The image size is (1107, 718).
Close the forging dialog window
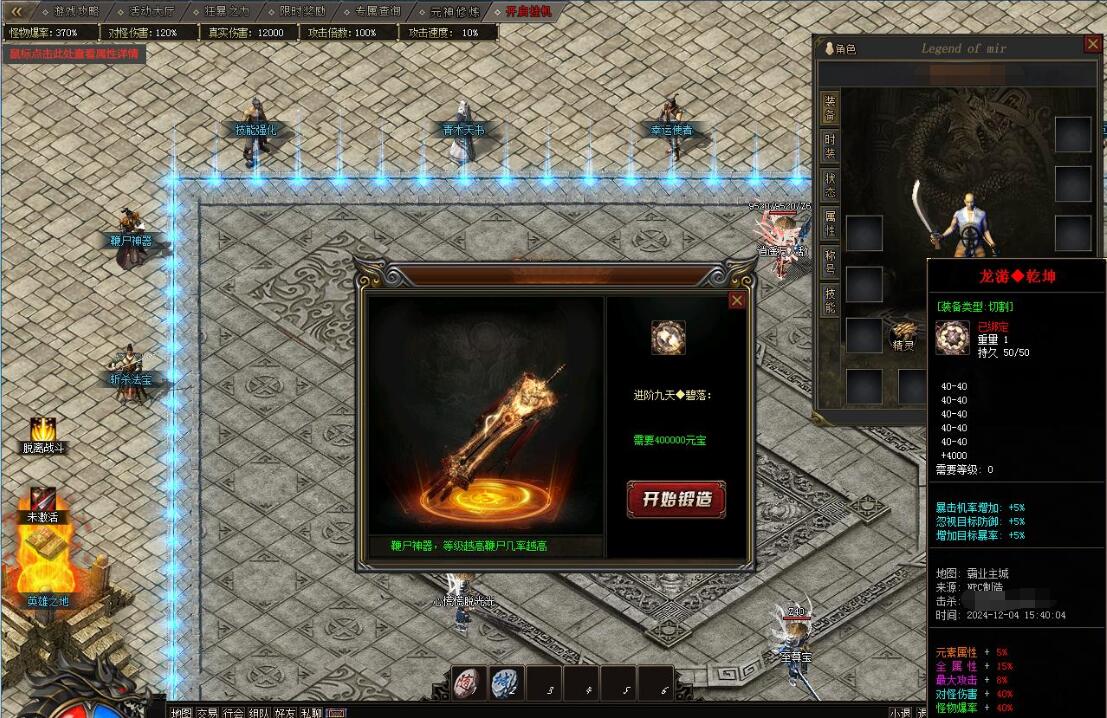tap(737, 300)
